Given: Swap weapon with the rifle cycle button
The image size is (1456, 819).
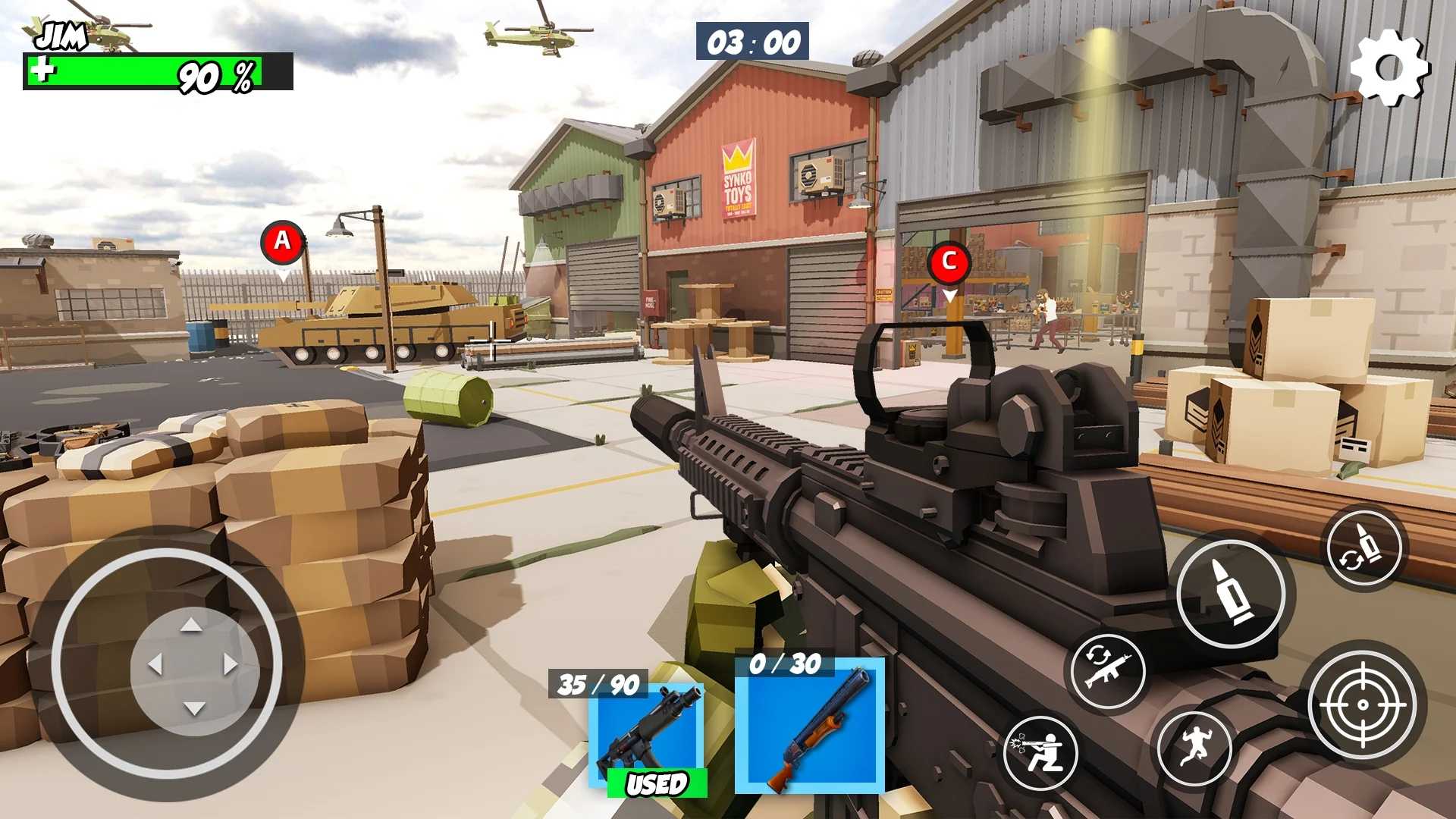Looking at the screenshot, I should [1108, 670].
